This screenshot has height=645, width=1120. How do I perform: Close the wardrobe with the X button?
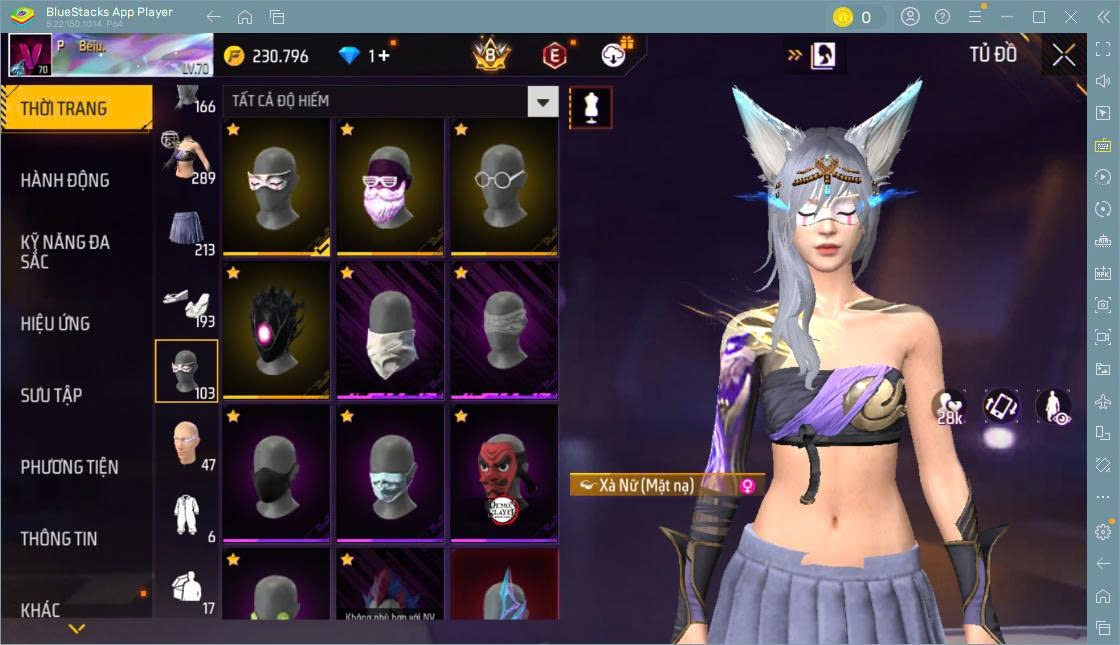(1064, 55)
